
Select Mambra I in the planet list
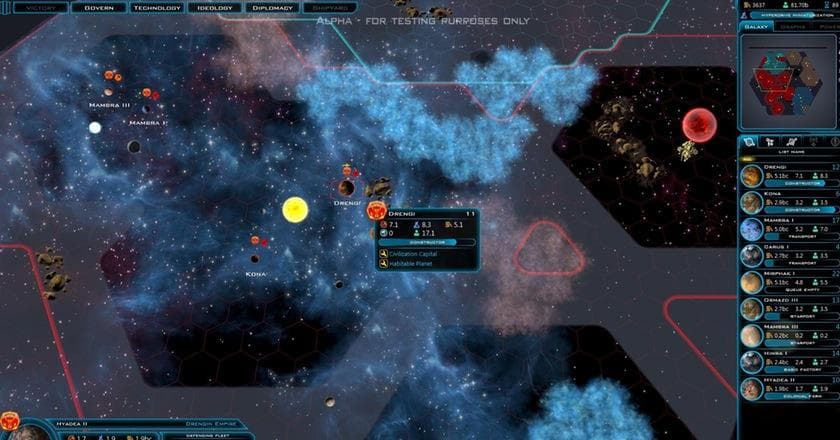(790, 229)
